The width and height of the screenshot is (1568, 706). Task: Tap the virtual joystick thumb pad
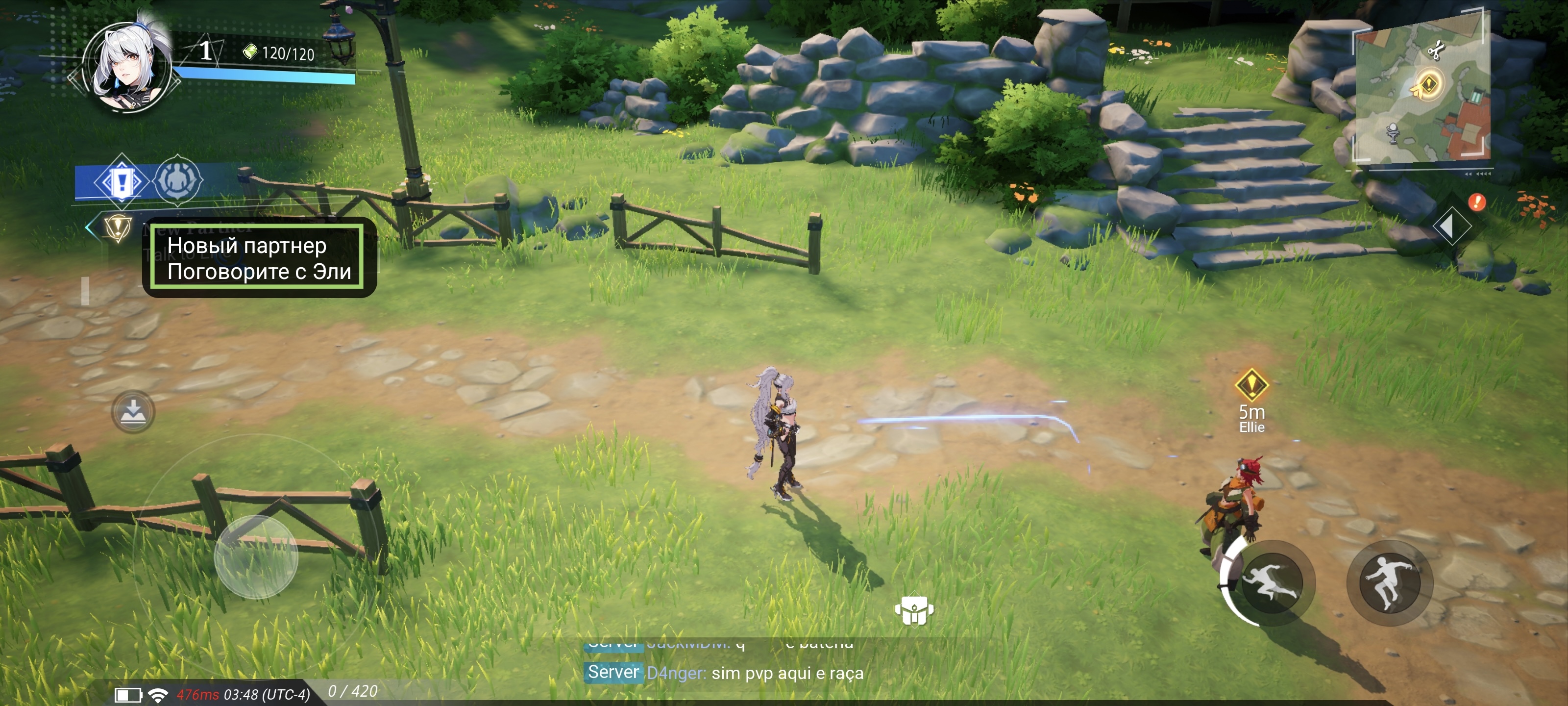pyautogui.click(x=256, y=555)
